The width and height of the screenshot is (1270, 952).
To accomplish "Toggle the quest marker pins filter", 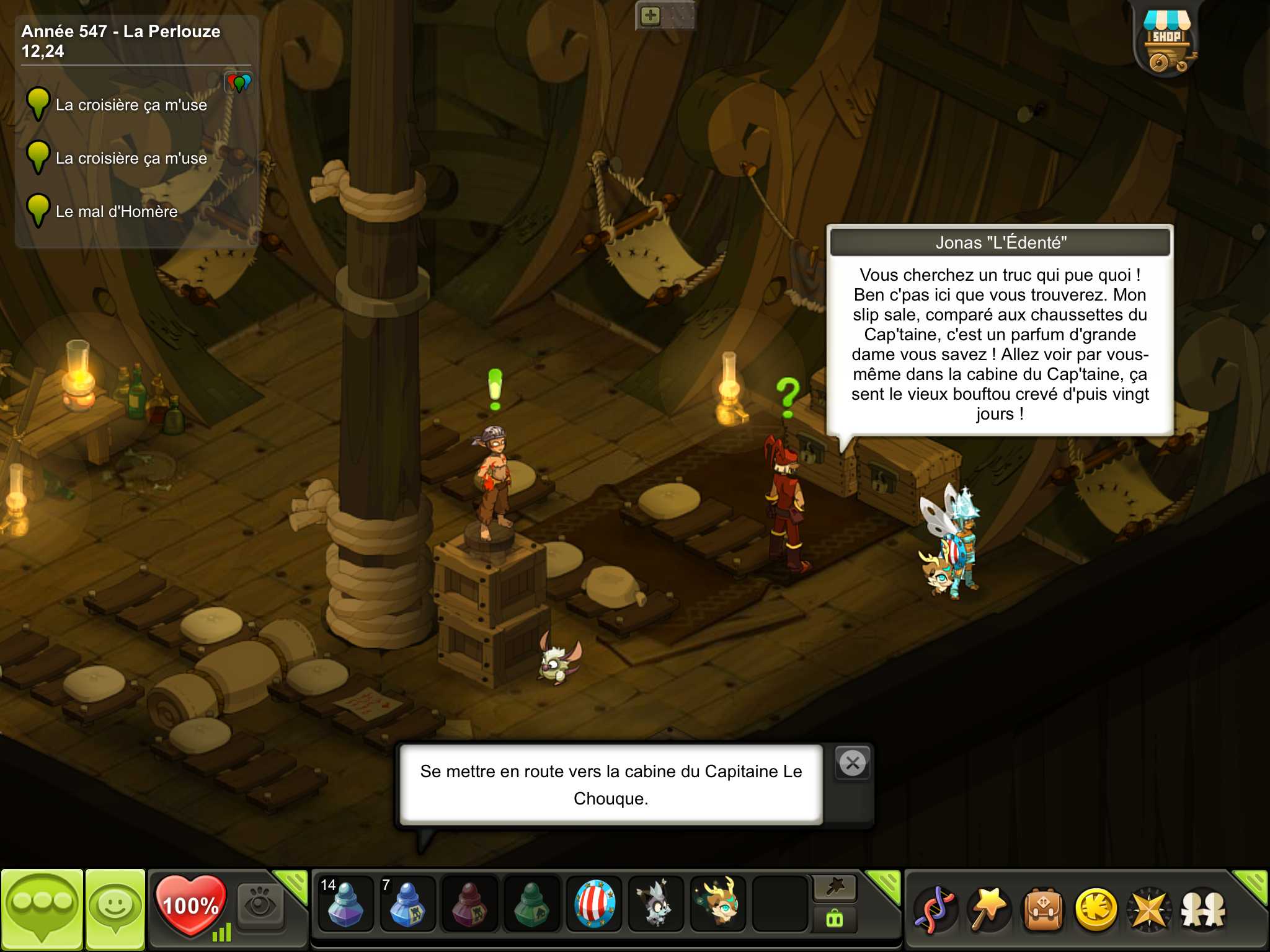I will [239, 82].
